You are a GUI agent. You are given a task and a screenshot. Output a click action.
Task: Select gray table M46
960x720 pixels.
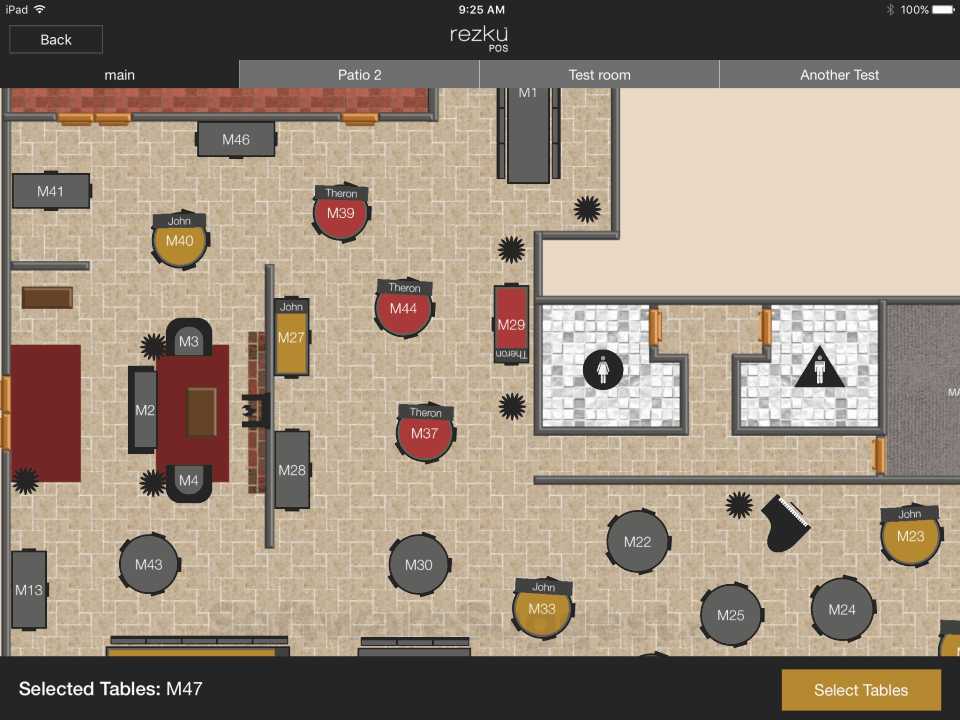[x=236, y=140]
